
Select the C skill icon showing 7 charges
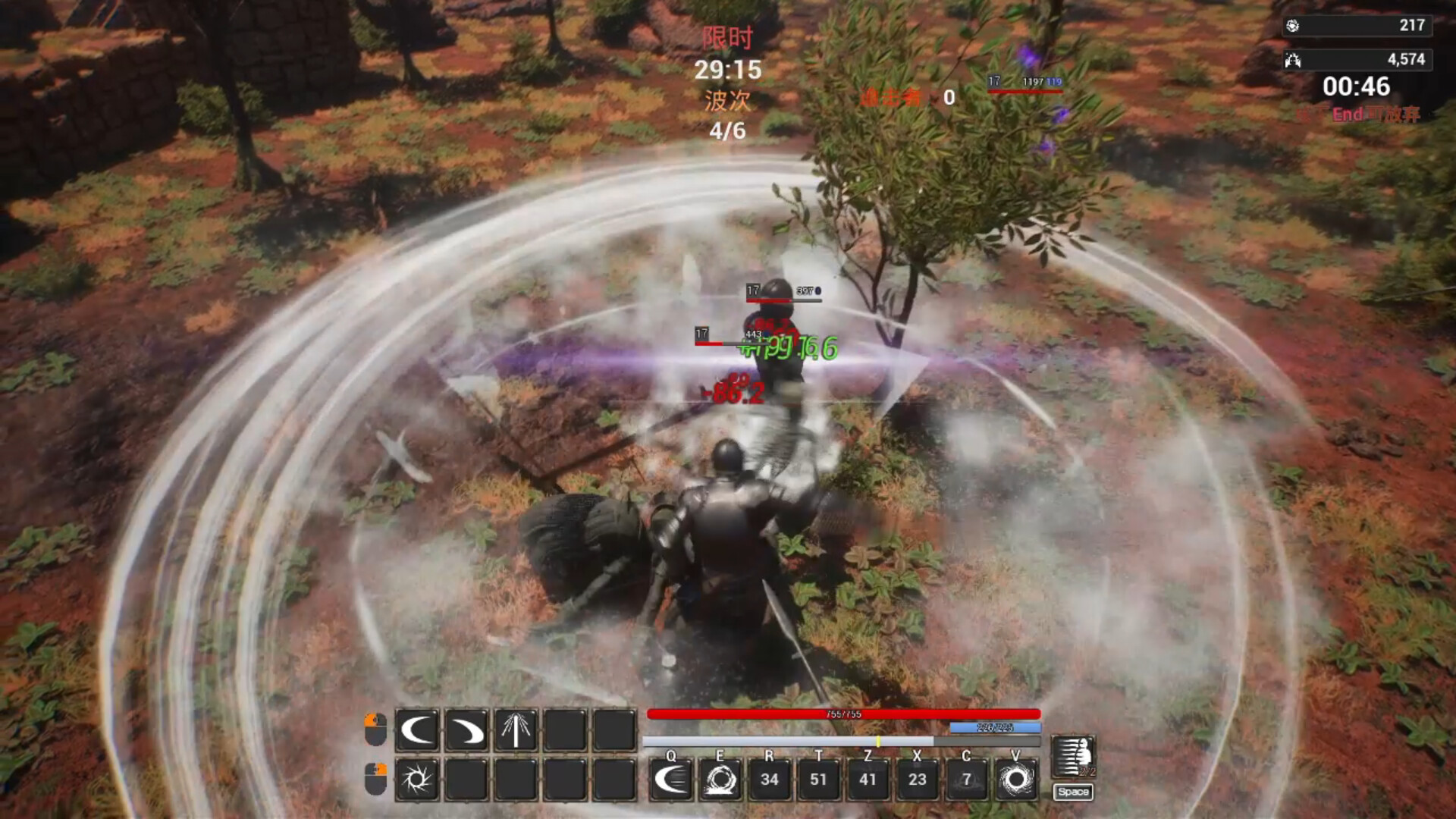(x=967, y=780)
